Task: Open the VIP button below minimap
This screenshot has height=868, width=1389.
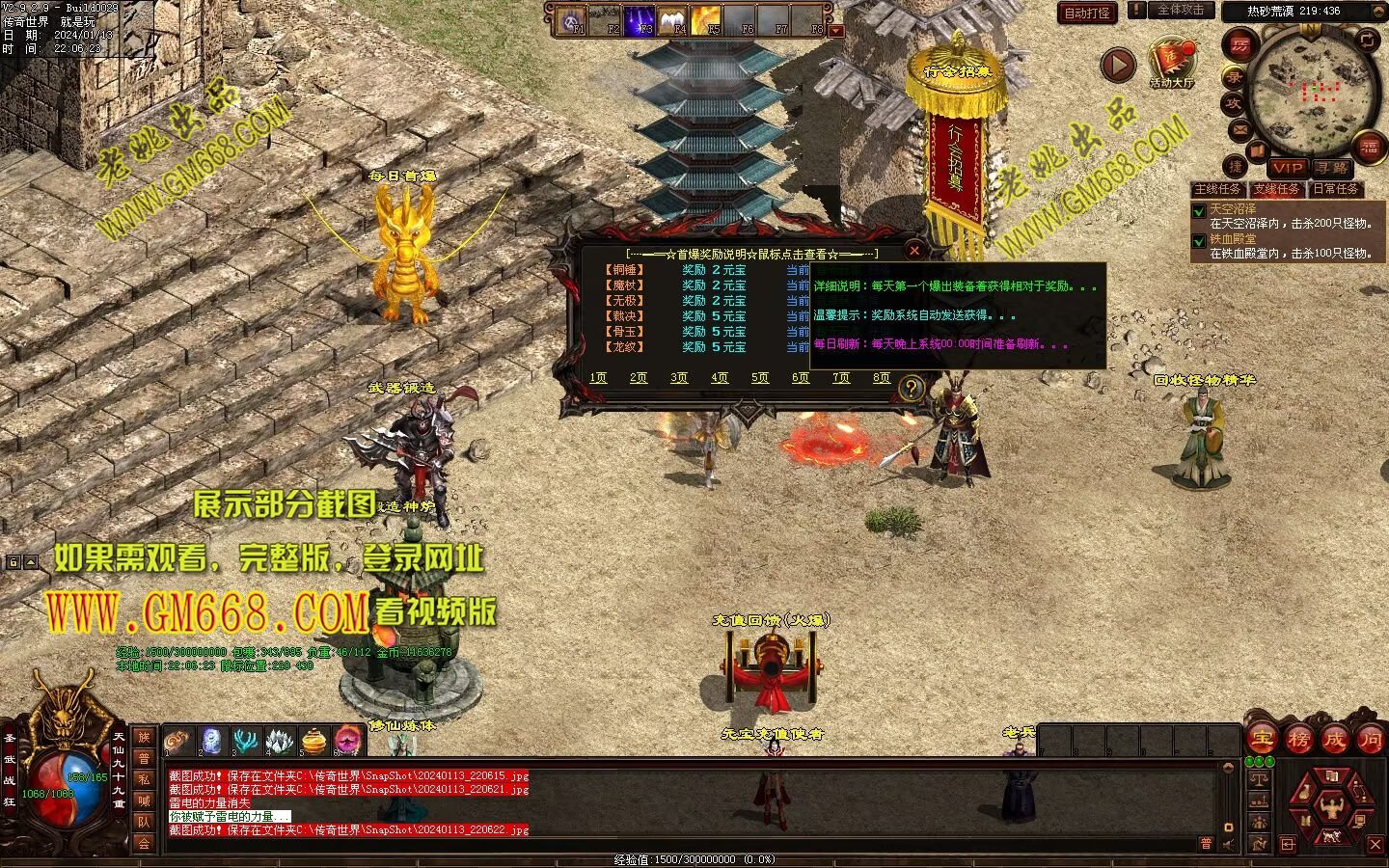Action: [1287, 168]
